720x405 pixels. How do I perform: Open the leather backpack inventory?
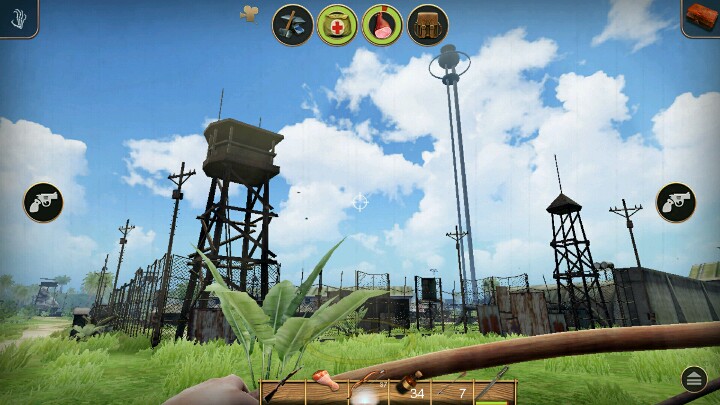click(x=427, y=25)
